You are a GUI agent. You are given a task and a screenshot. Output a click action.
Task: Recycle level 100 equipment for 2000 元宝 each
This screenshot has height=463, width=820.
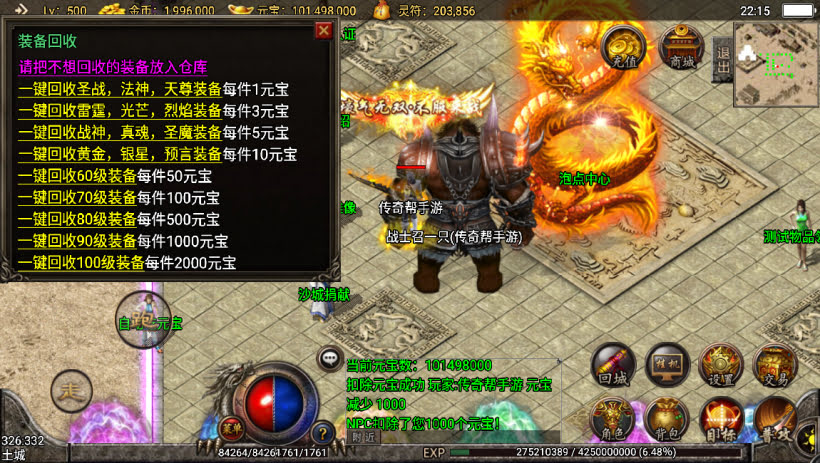(x=81, y=264)
